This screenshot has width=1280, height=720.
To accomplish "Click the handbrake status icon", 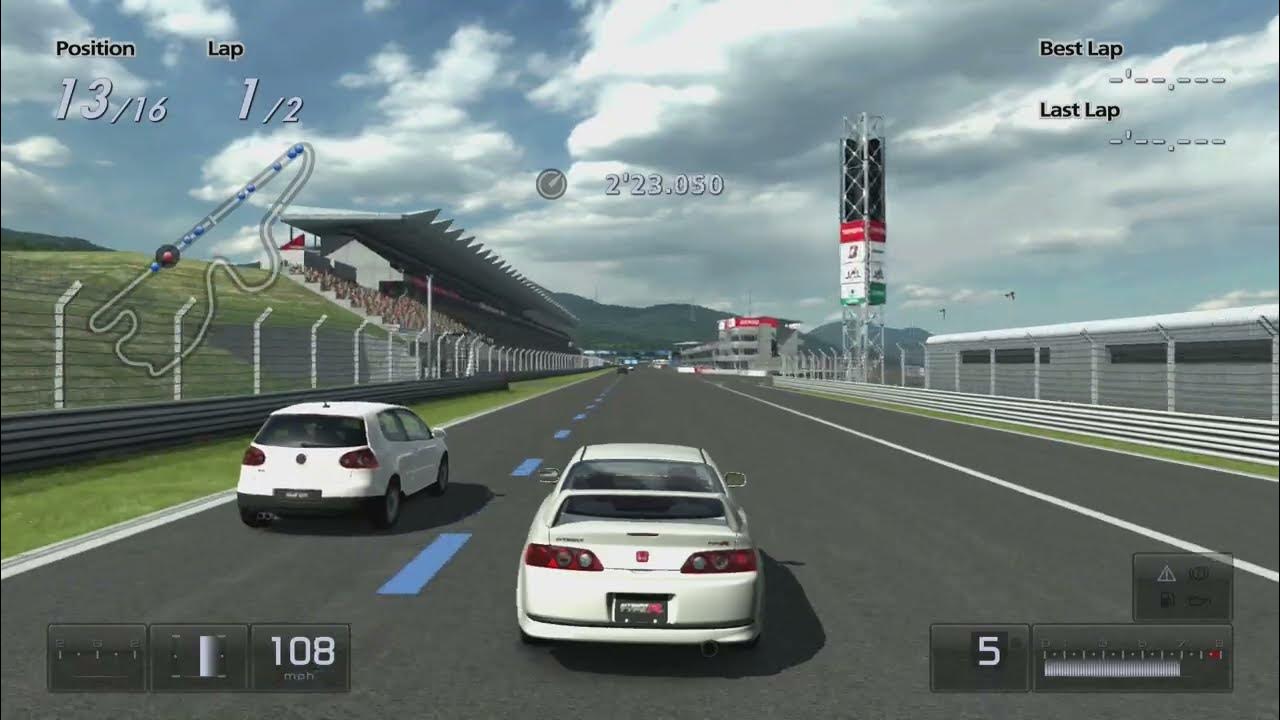I will pos(1198,573).
